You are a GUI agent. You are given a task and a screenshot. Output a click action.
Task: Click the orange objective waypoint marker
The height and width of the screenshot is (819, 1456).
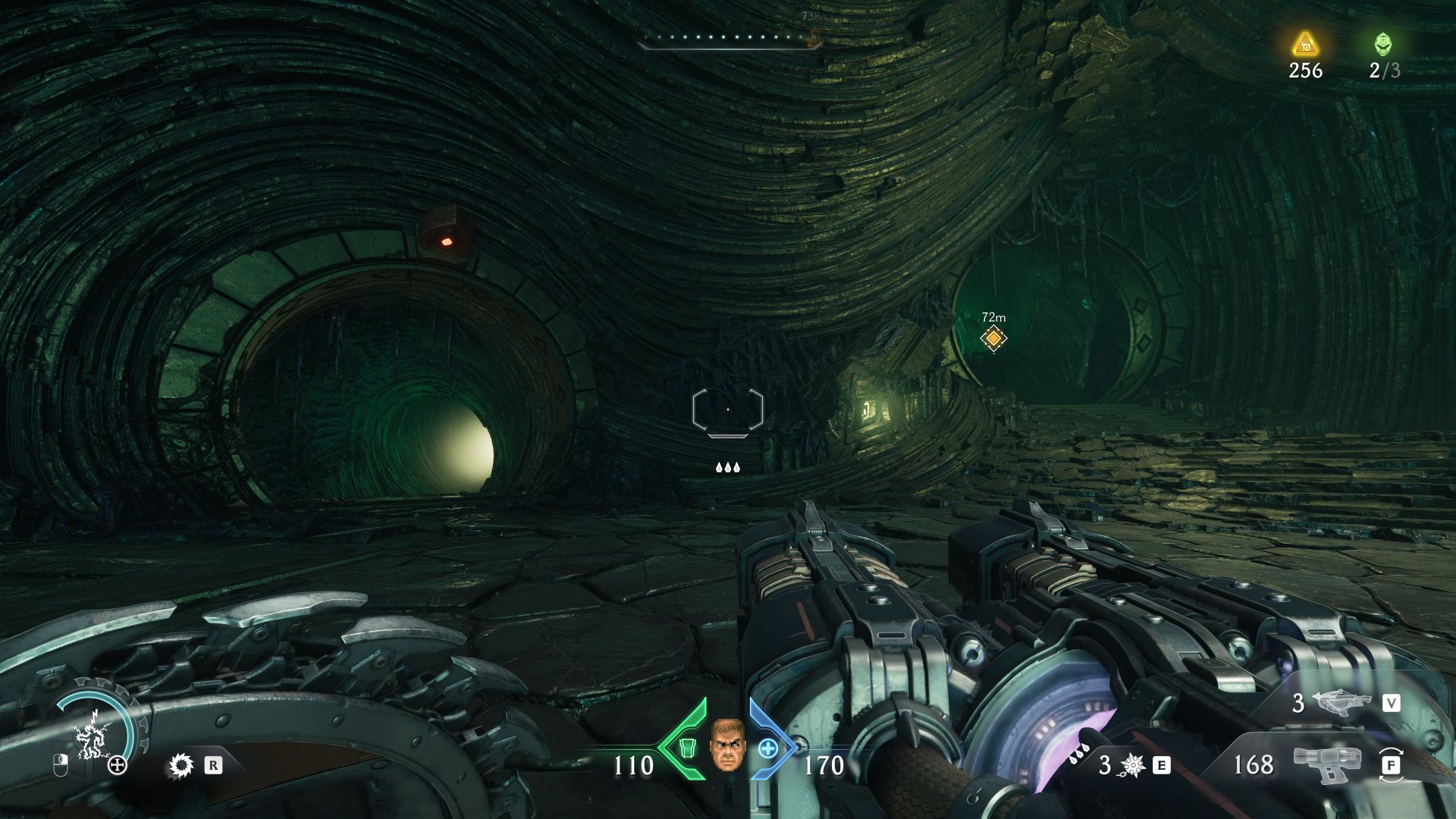click(x=993, y=338)
